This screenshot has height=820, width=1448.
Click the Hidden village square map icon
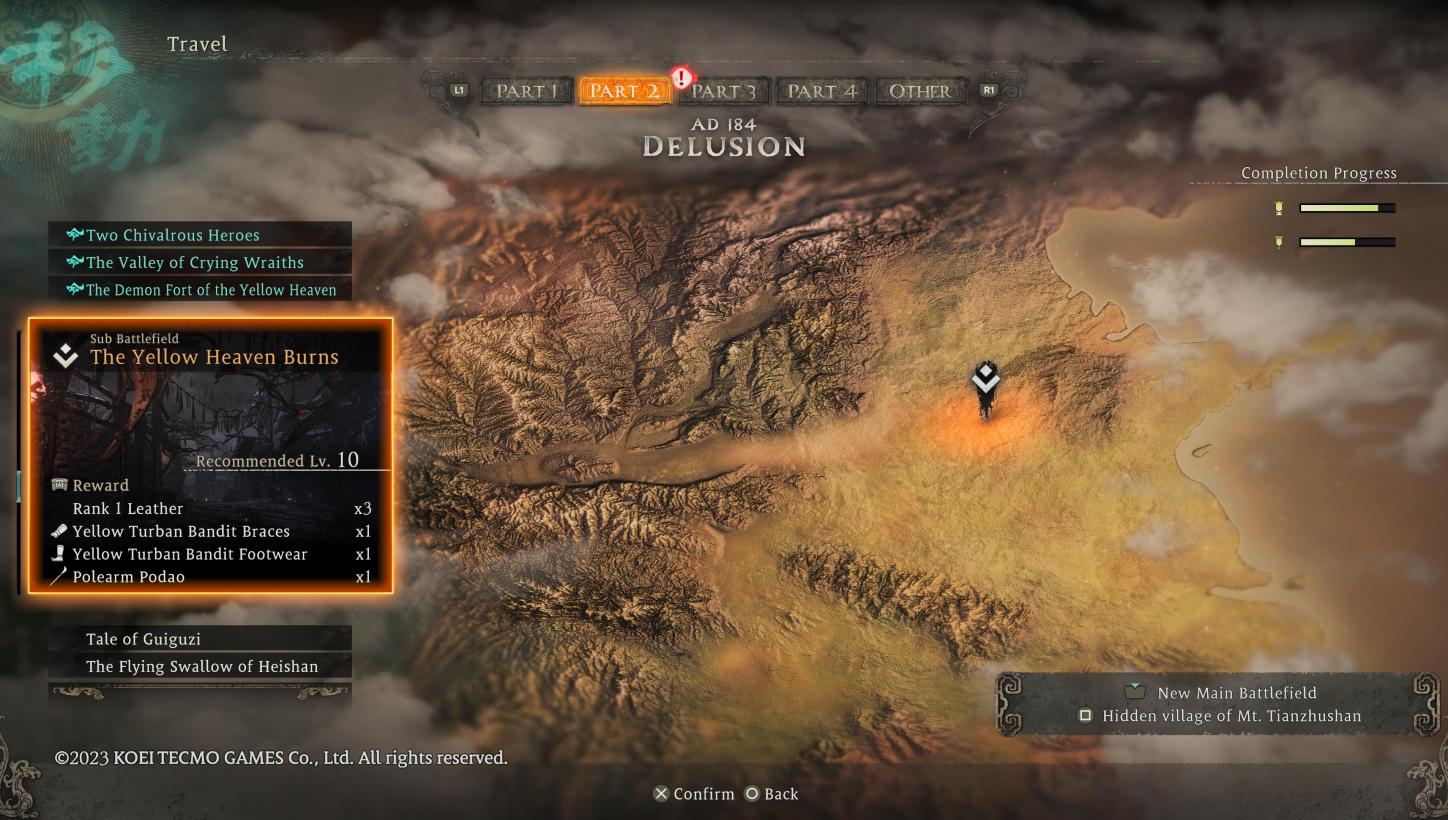(1086, 716)
